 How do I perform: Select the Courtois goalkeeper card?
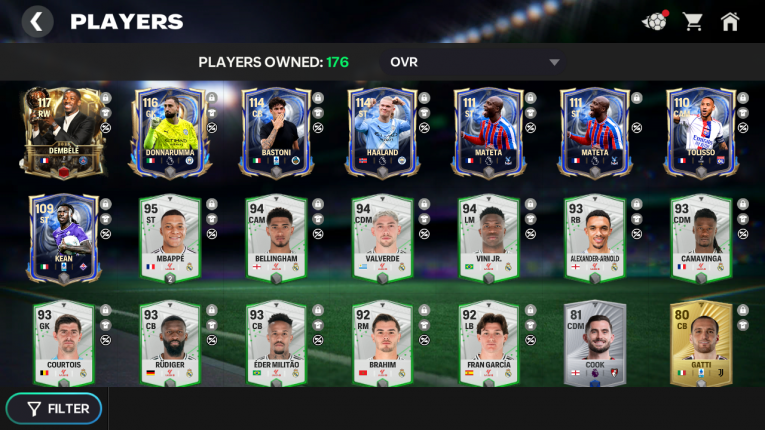point(62,344)
